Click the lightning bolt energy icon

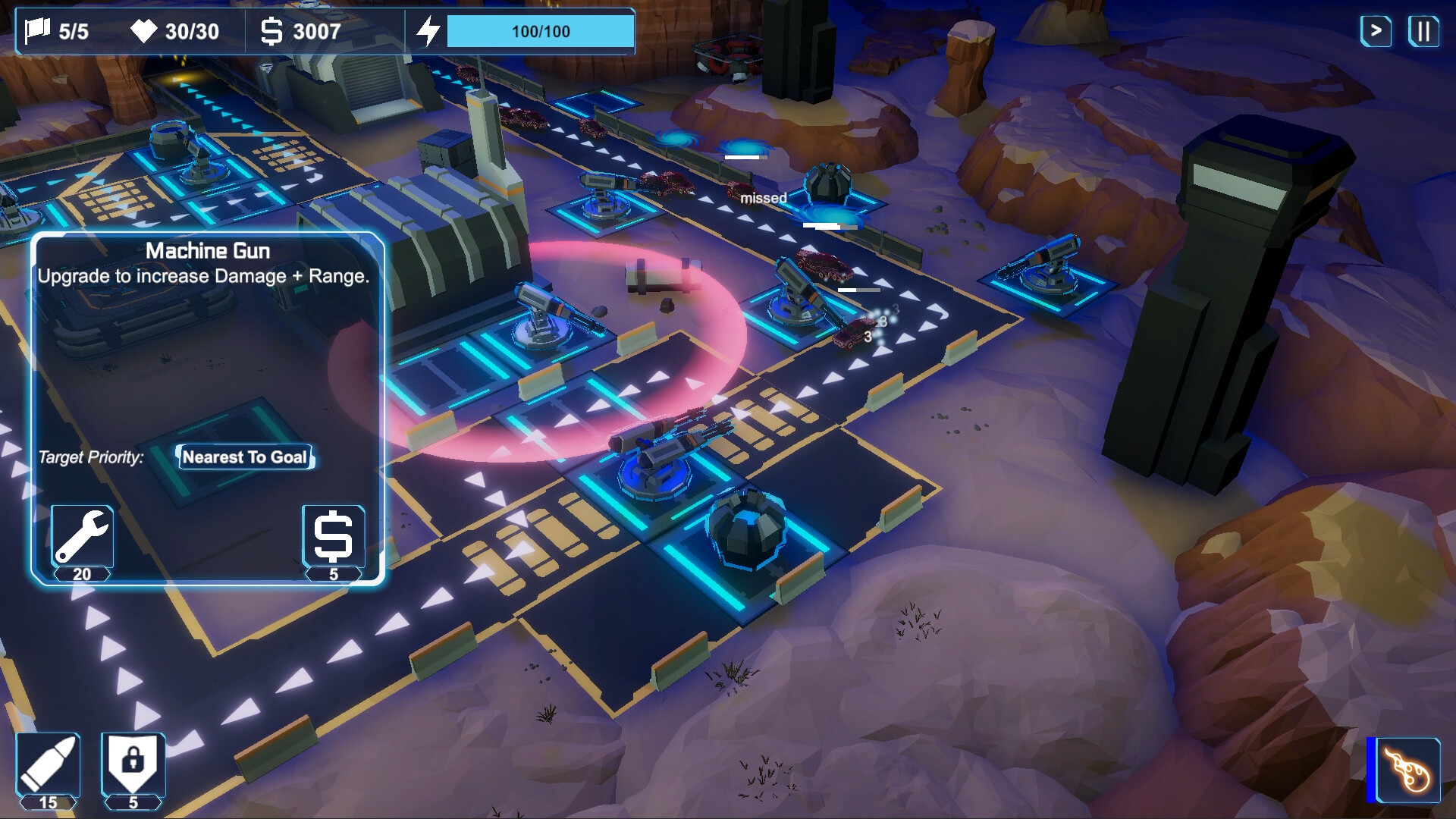click(x=431, y=30)
